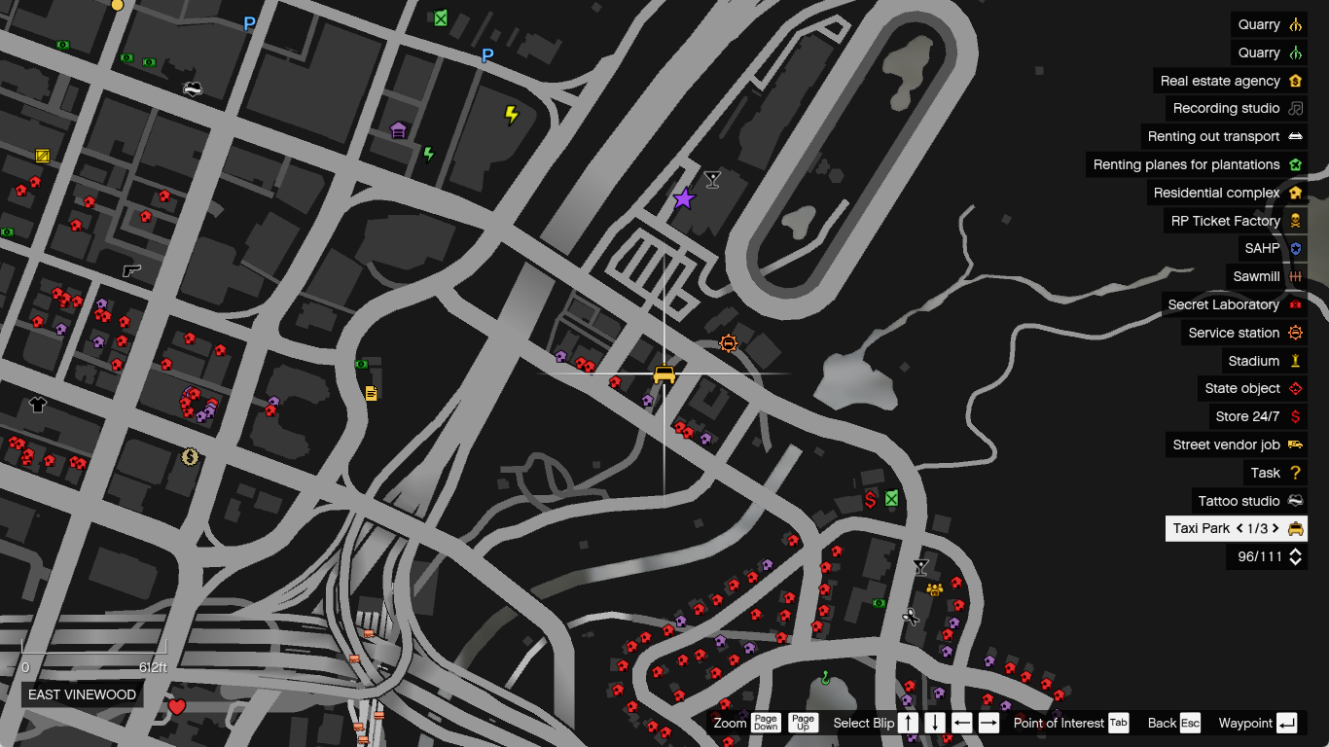
Task: Select the yellow Taxi Park blip at map center
Action: click(663, 375)
